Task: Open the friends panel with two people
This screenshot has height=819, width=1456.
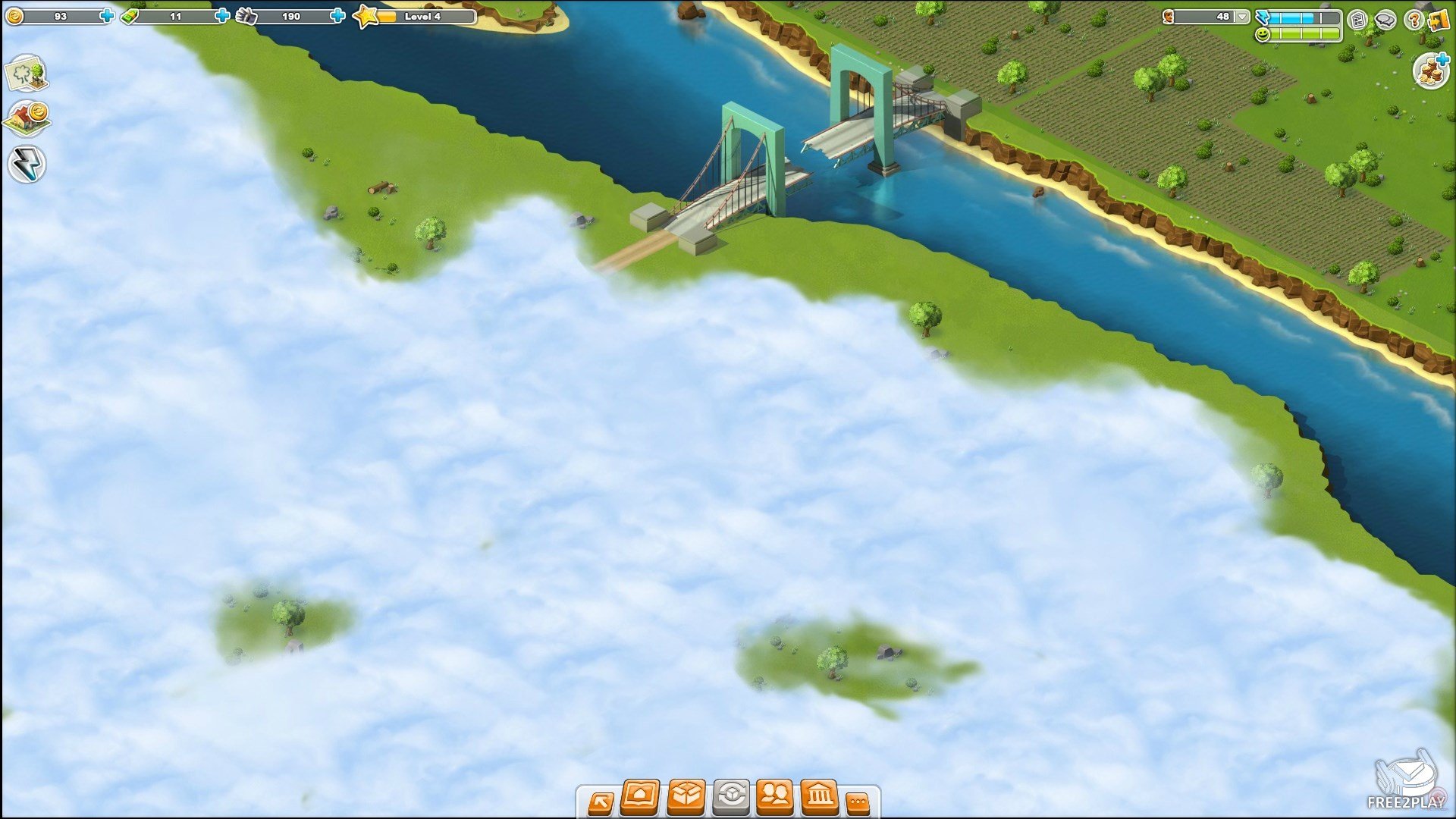Action: tap(775, 797)
